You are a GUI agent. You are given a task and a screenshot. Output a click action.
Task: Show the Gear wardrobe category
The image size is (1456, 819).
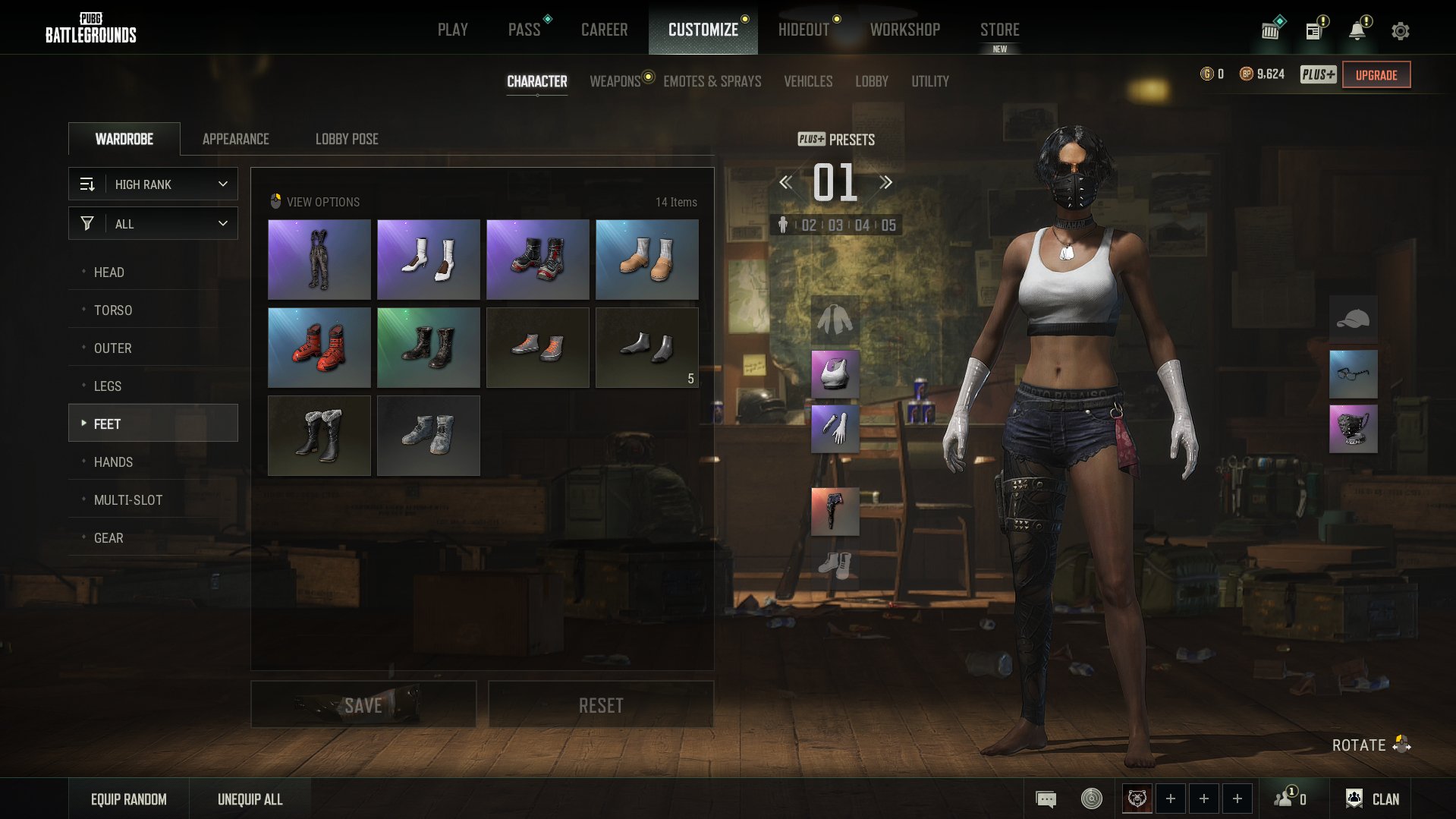(108, 538)
